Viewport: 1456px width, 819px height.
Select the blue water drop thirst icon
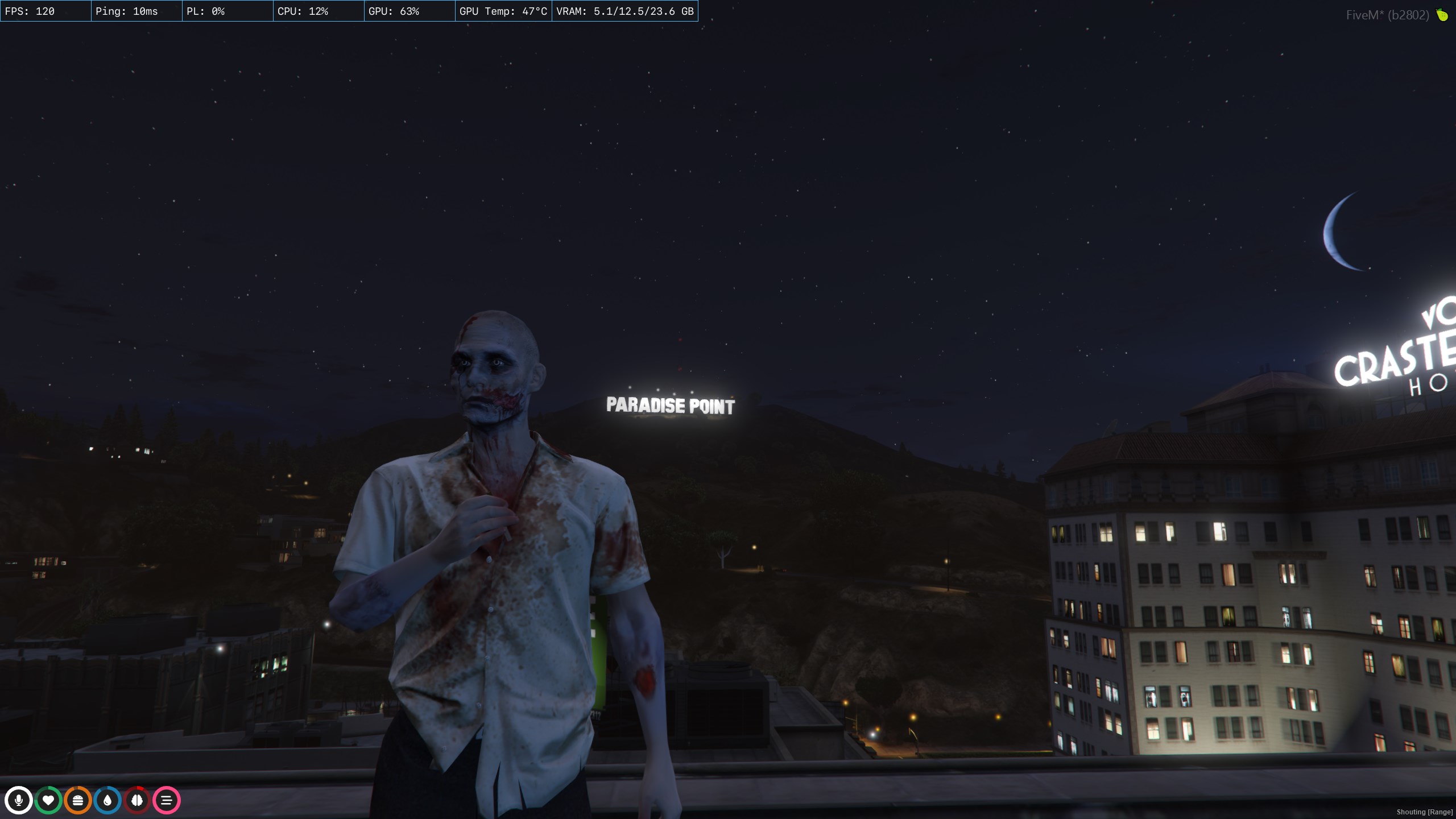pos(107,800)
